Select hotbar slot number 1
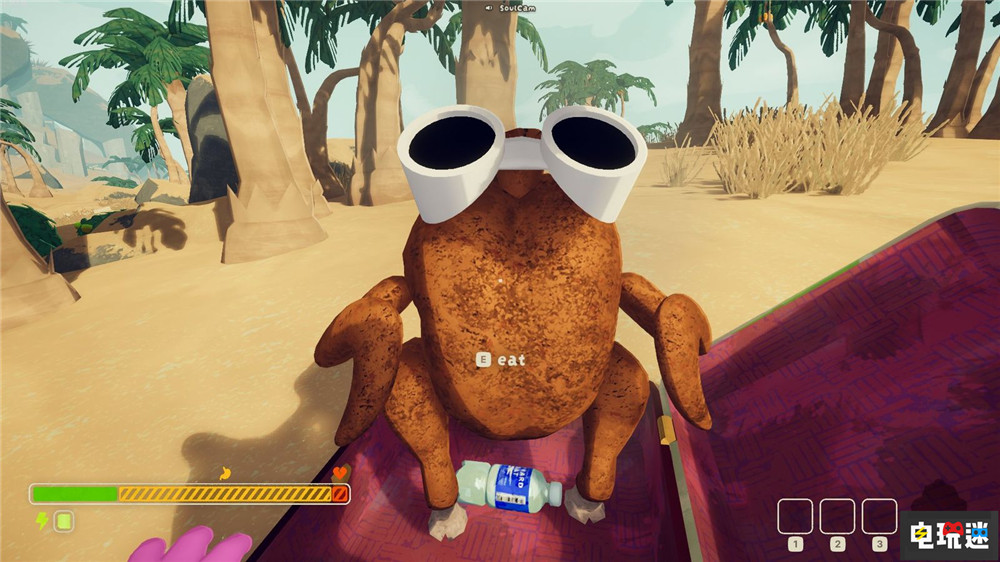Image resolution: width=1000 pixels, height=562 pixels. tap(795, 516)
